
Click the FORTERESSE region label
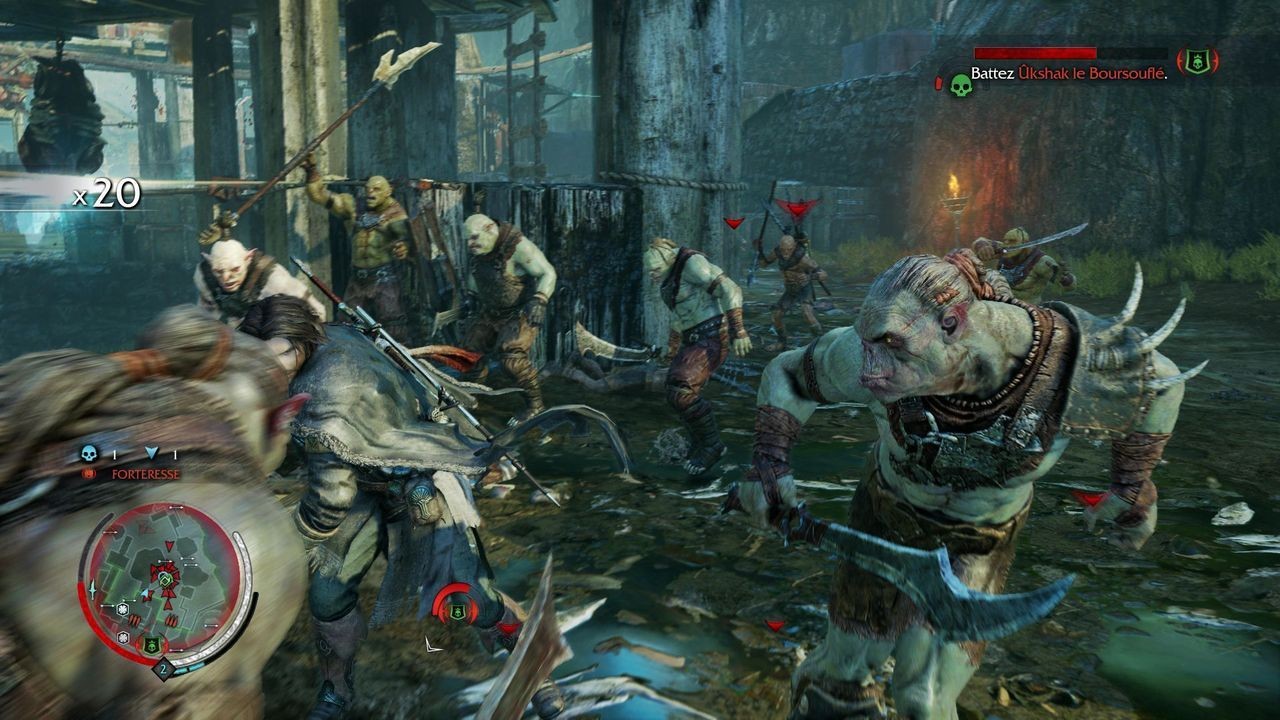[145, 474]
